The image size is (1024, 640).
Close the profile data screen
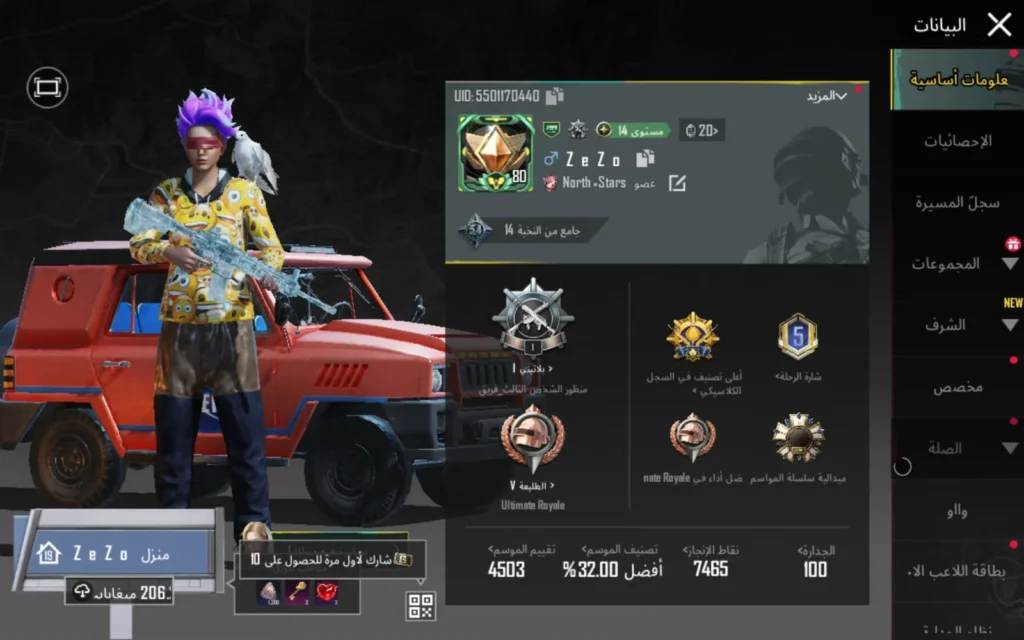click(x=999, y=25)
